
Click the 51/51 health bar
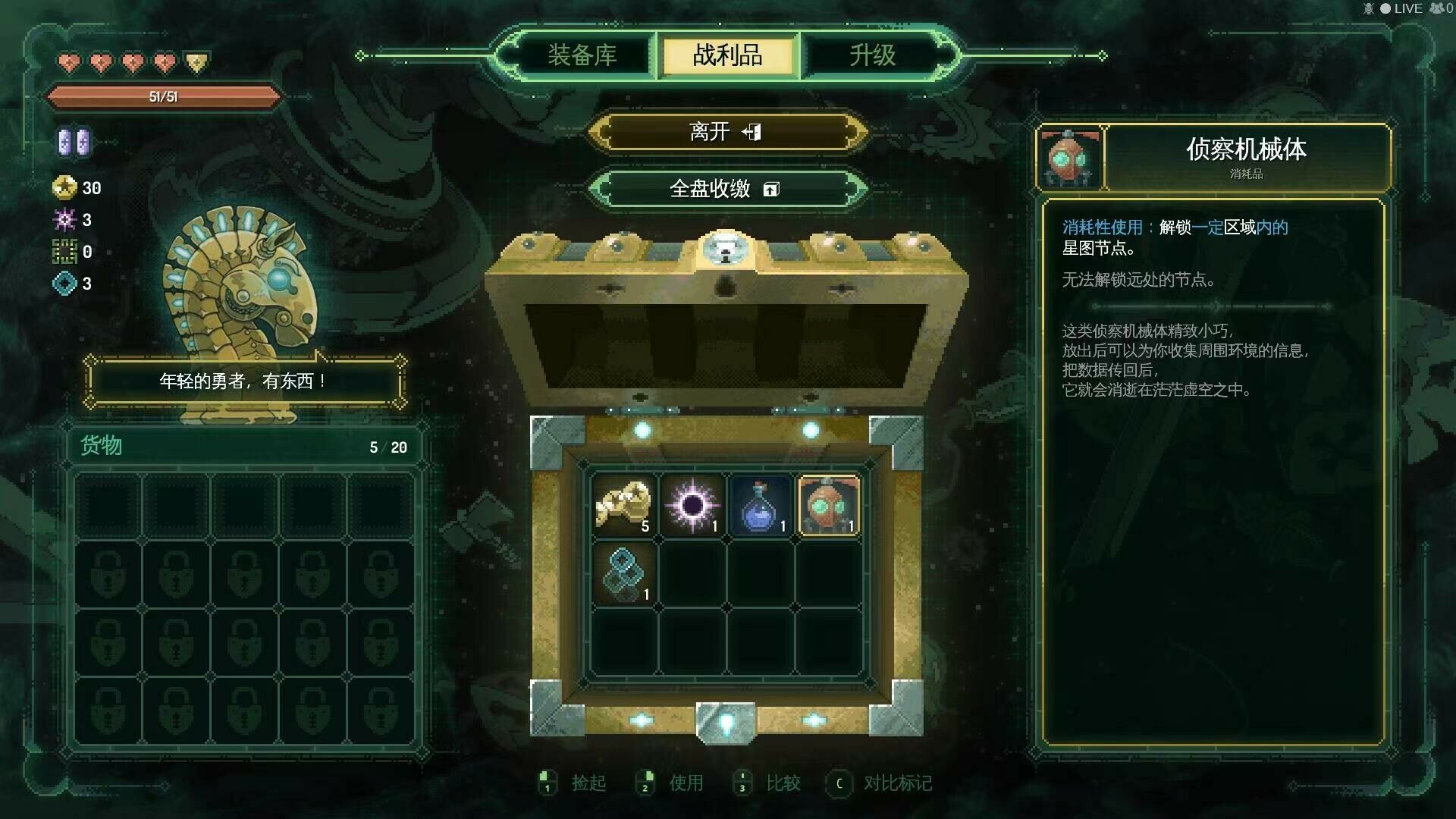point(163,97)
